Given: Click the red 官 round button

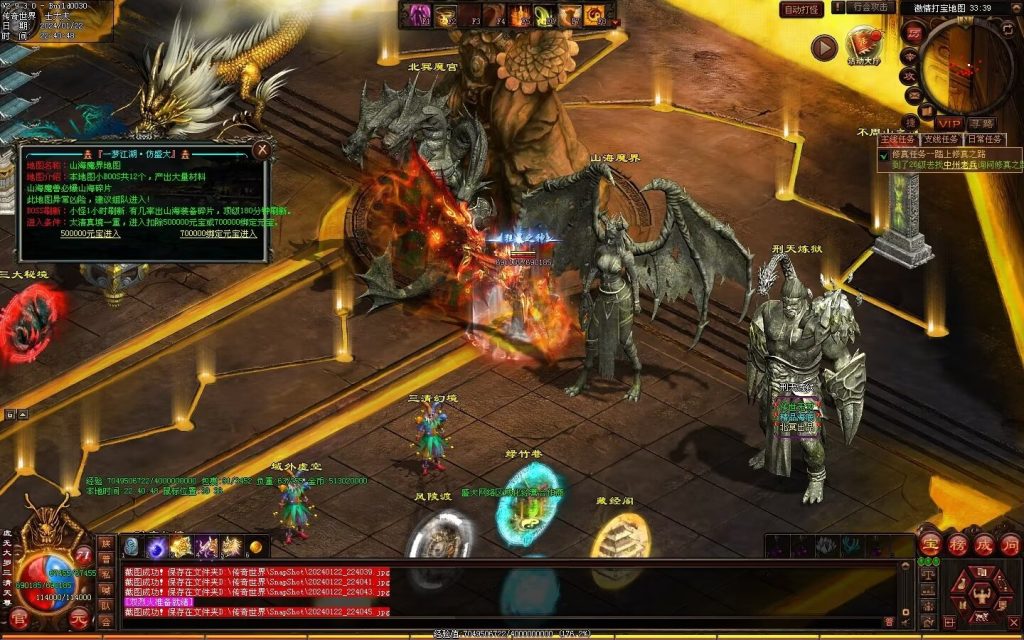Looking at the screenshot, I should pos(18,617).
